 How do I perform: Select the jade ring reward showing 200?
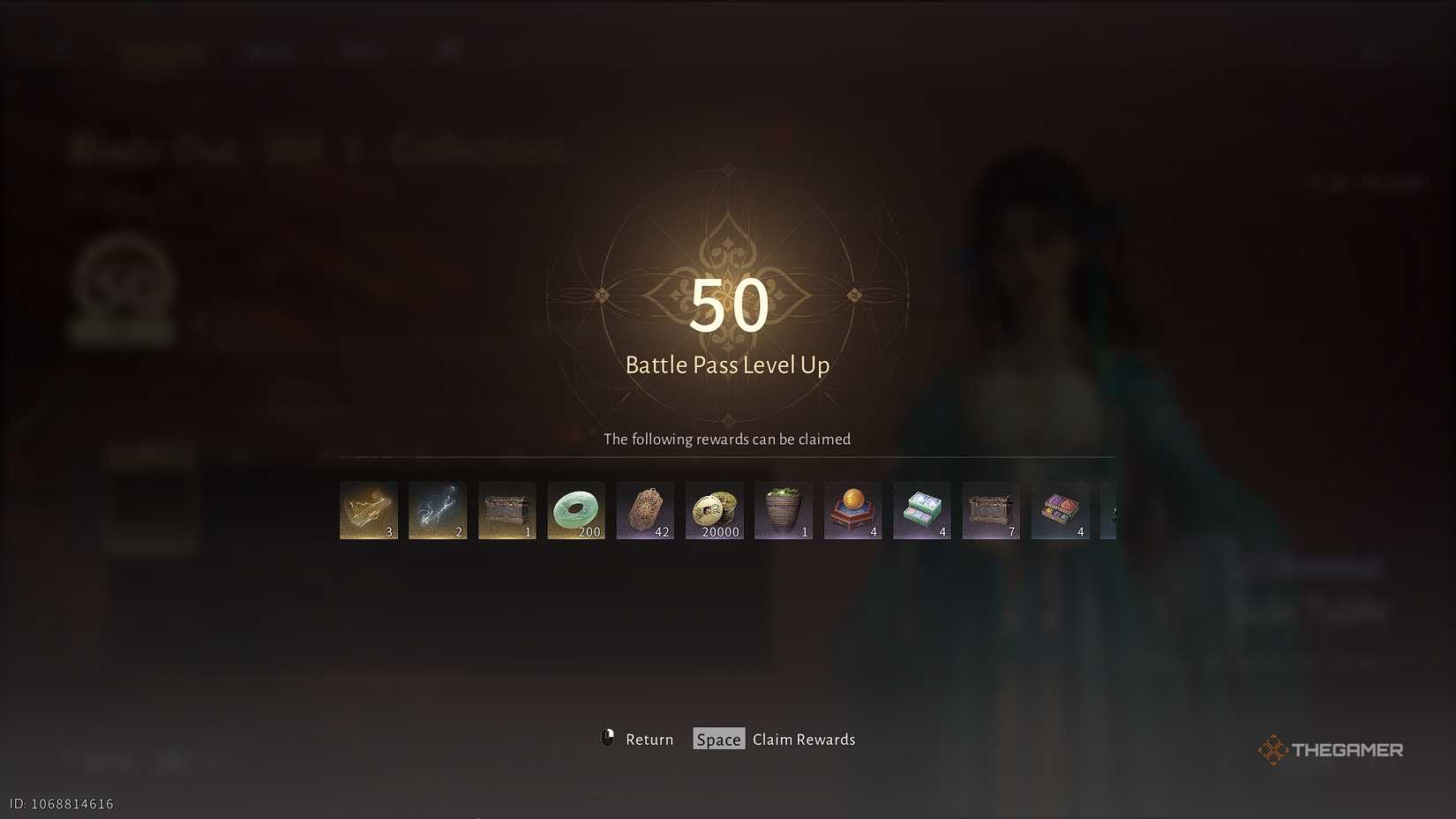click(576, 510)
